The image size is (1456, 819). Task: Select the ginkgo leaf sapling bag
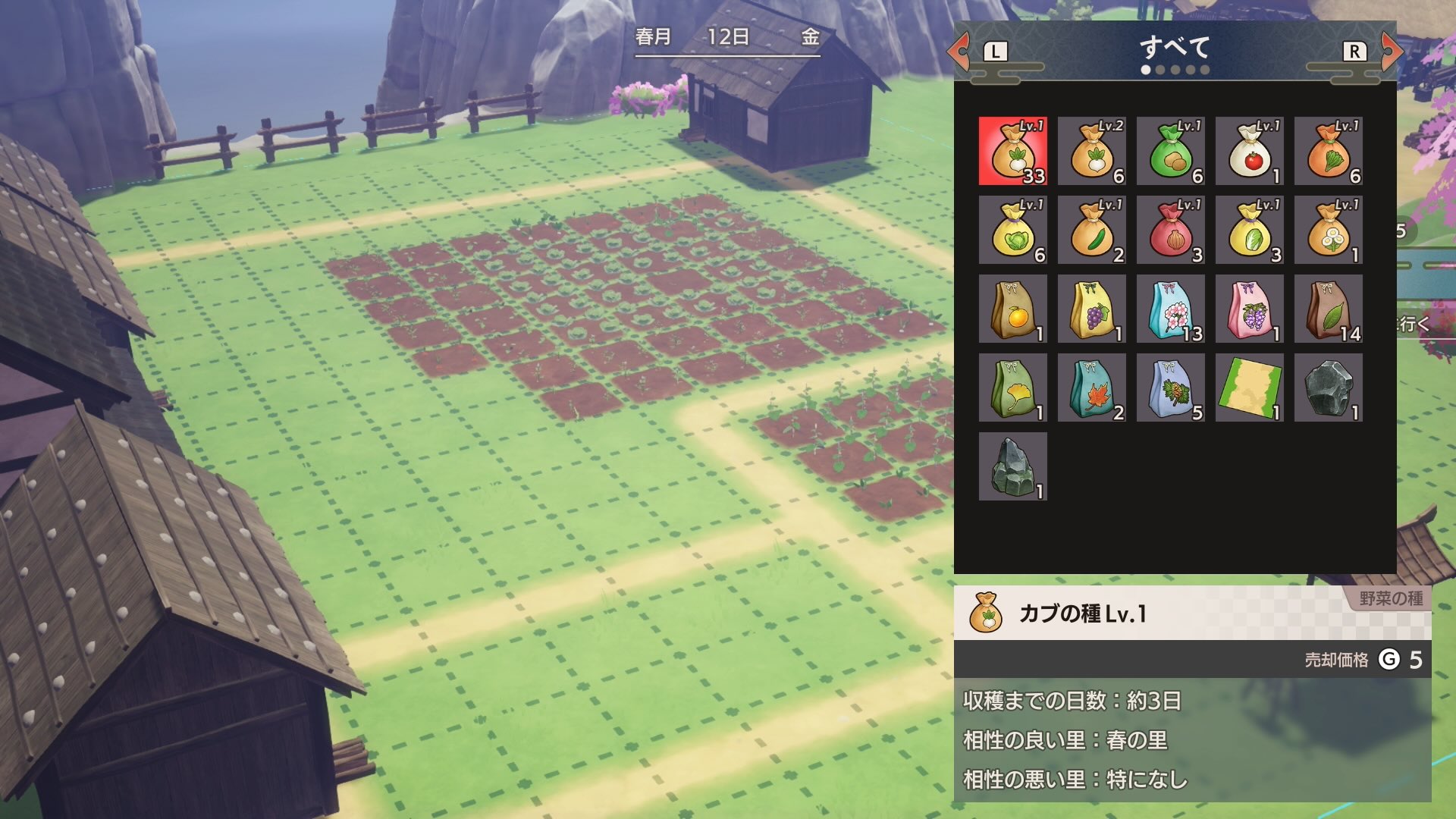[1014, 387]
